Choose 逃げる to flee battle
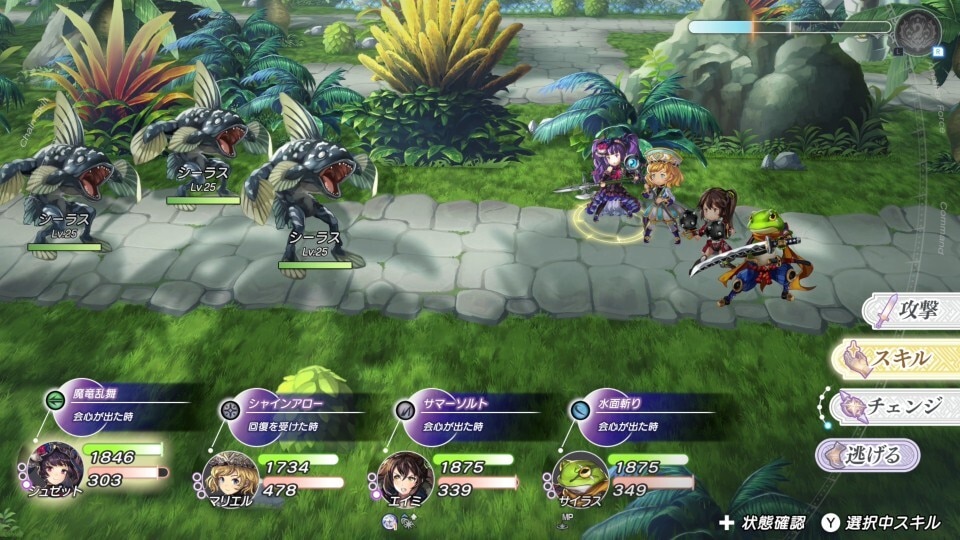960x540 pixels. (x=868, y=455)
